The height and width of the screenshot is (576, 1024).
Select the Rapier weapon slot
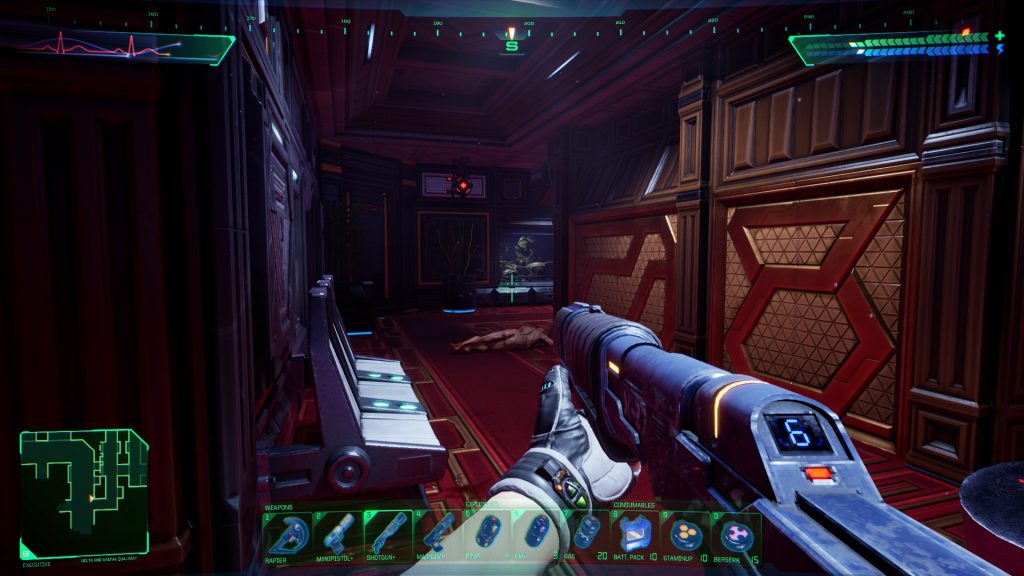coord(288,536)
